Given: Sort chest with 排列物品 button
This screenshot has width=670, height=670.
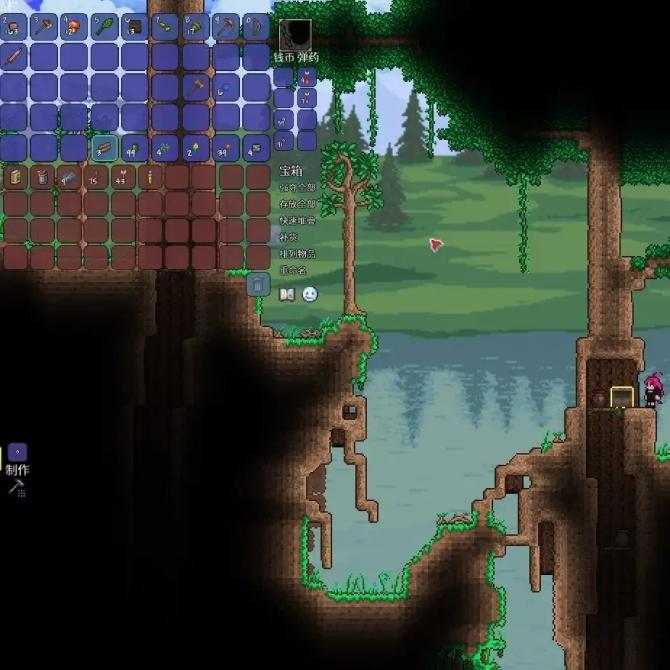Looking at the screenshot, I should coord(297,254).
